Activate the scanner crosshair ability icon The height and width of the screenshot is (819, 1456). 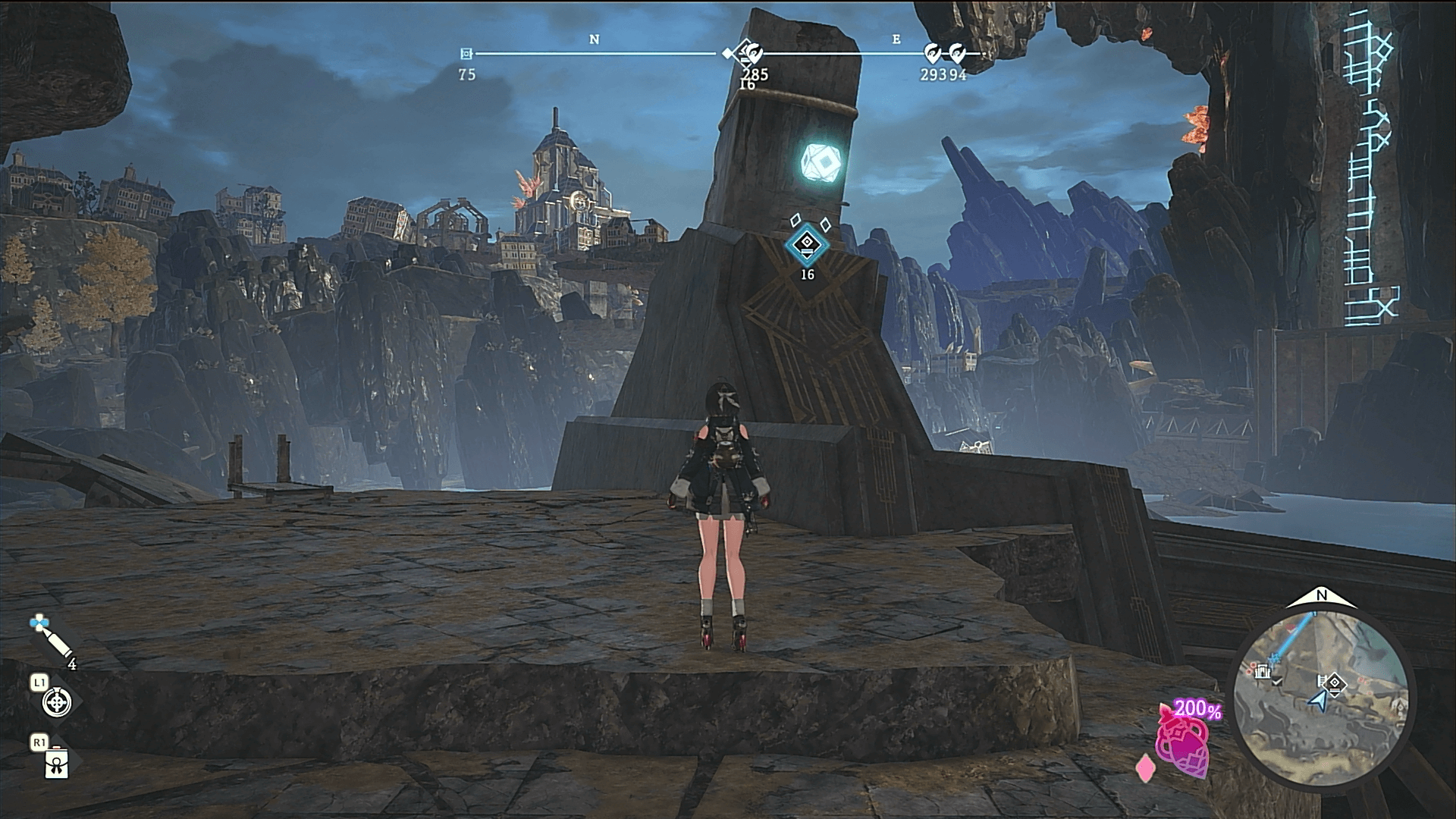pyautogui.click(x=57, y=703)
